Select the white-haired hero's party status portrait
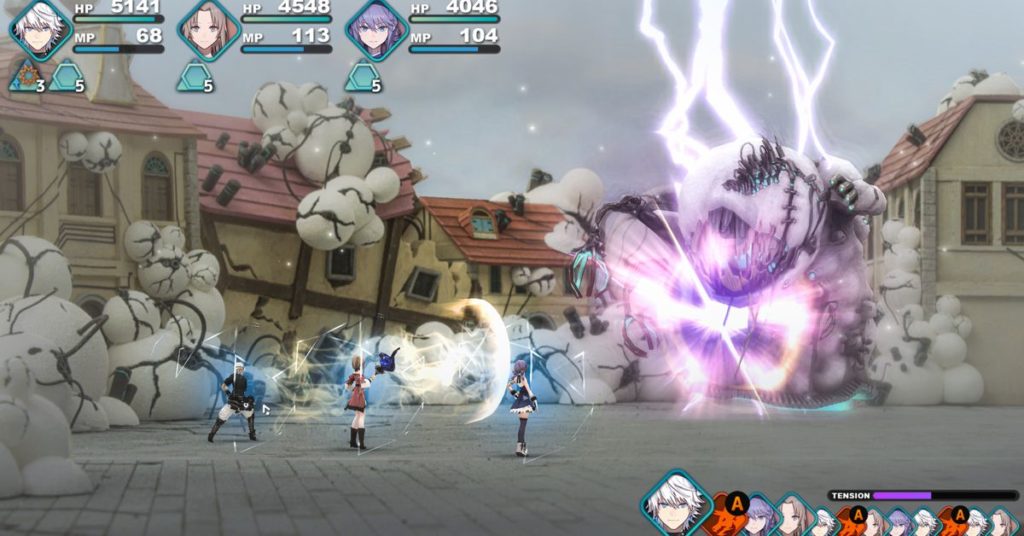Image resolution: width=1024 pixels, height=536 pixels. pyautogui.click(x=40, y=29)
